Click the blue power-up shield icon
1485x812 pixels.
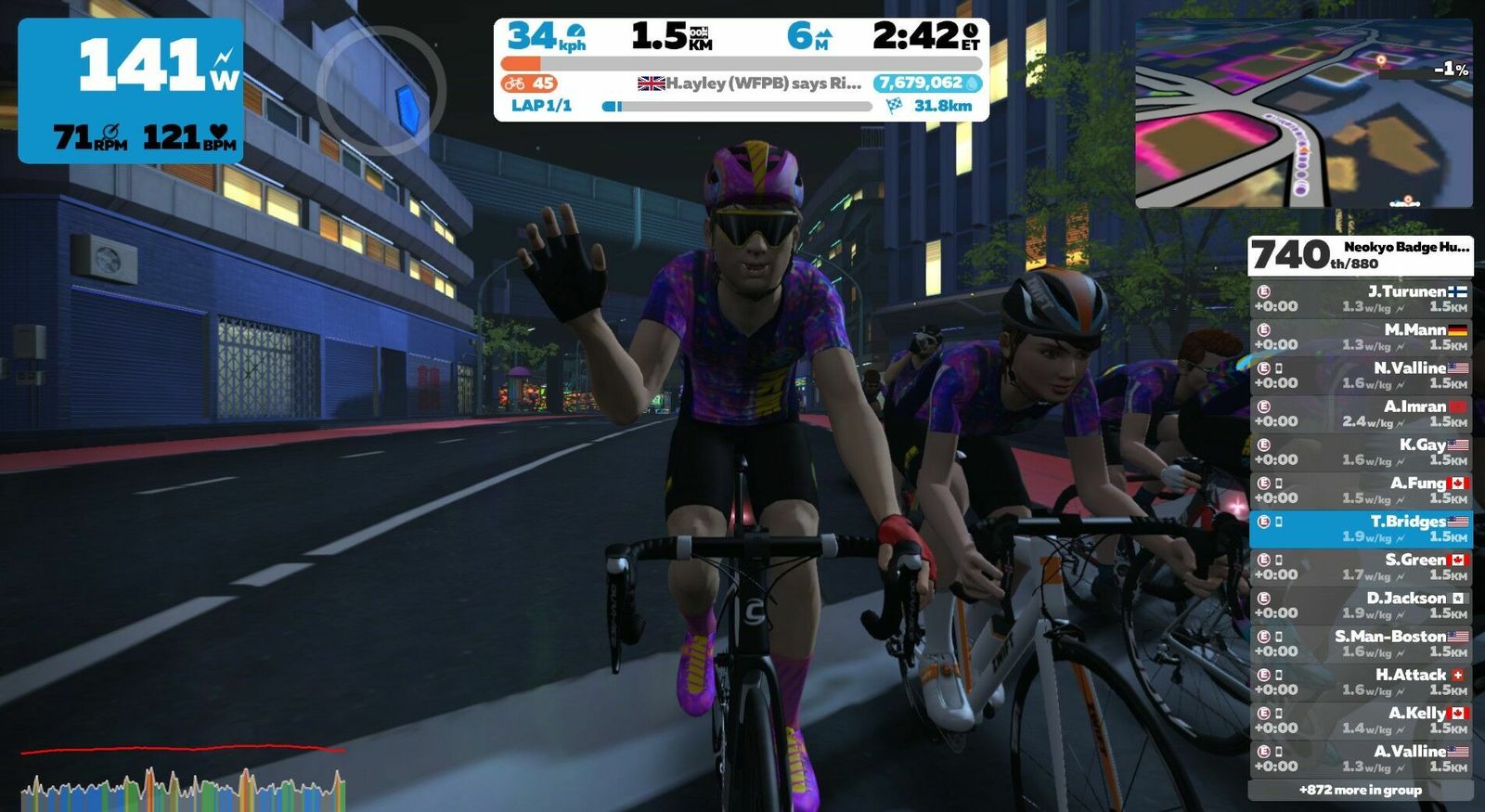click(x=407, y=107)
